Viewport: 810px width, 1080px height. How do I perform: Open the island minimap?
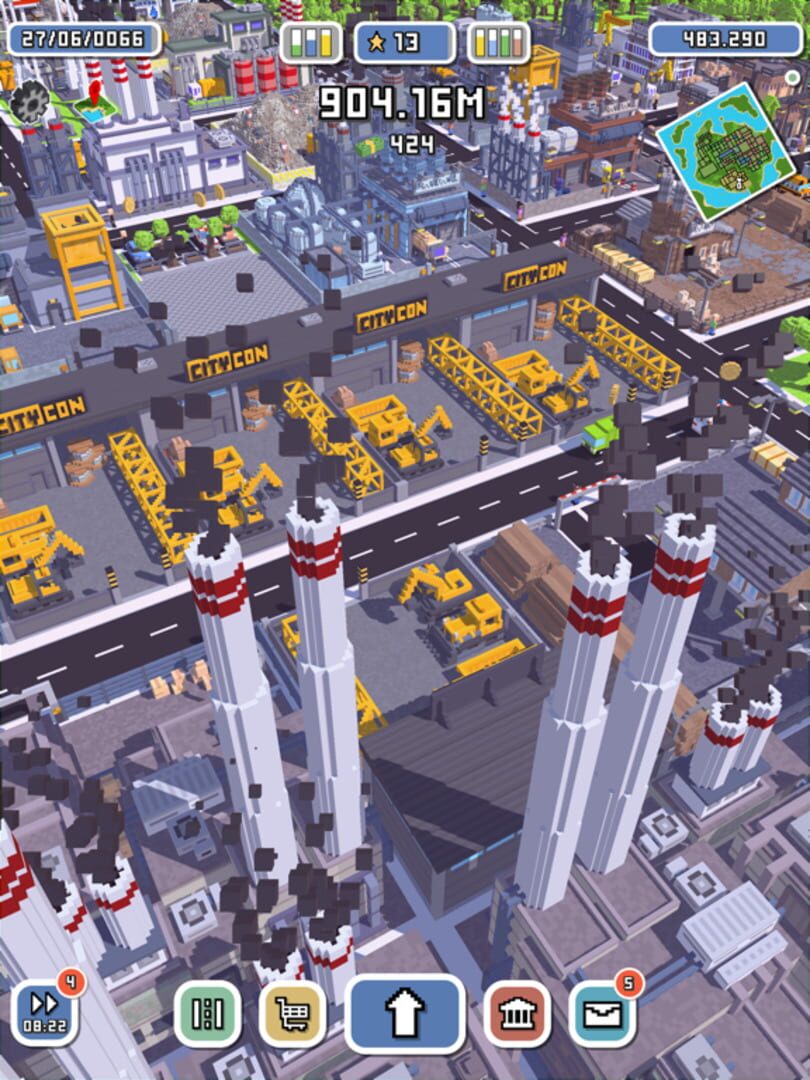(x=727, y=151)
